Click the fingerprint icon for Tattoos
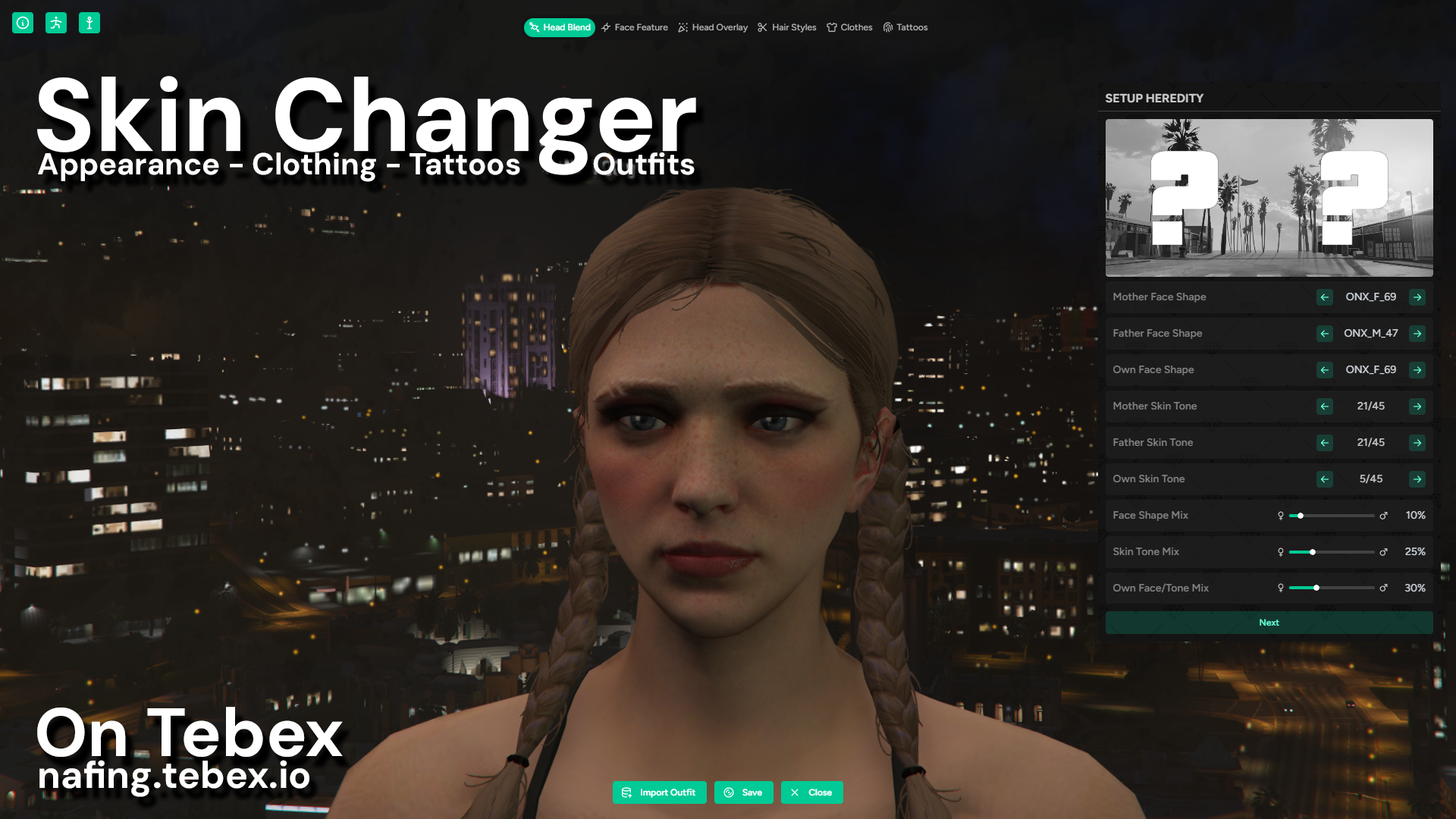 coord(887,27)
